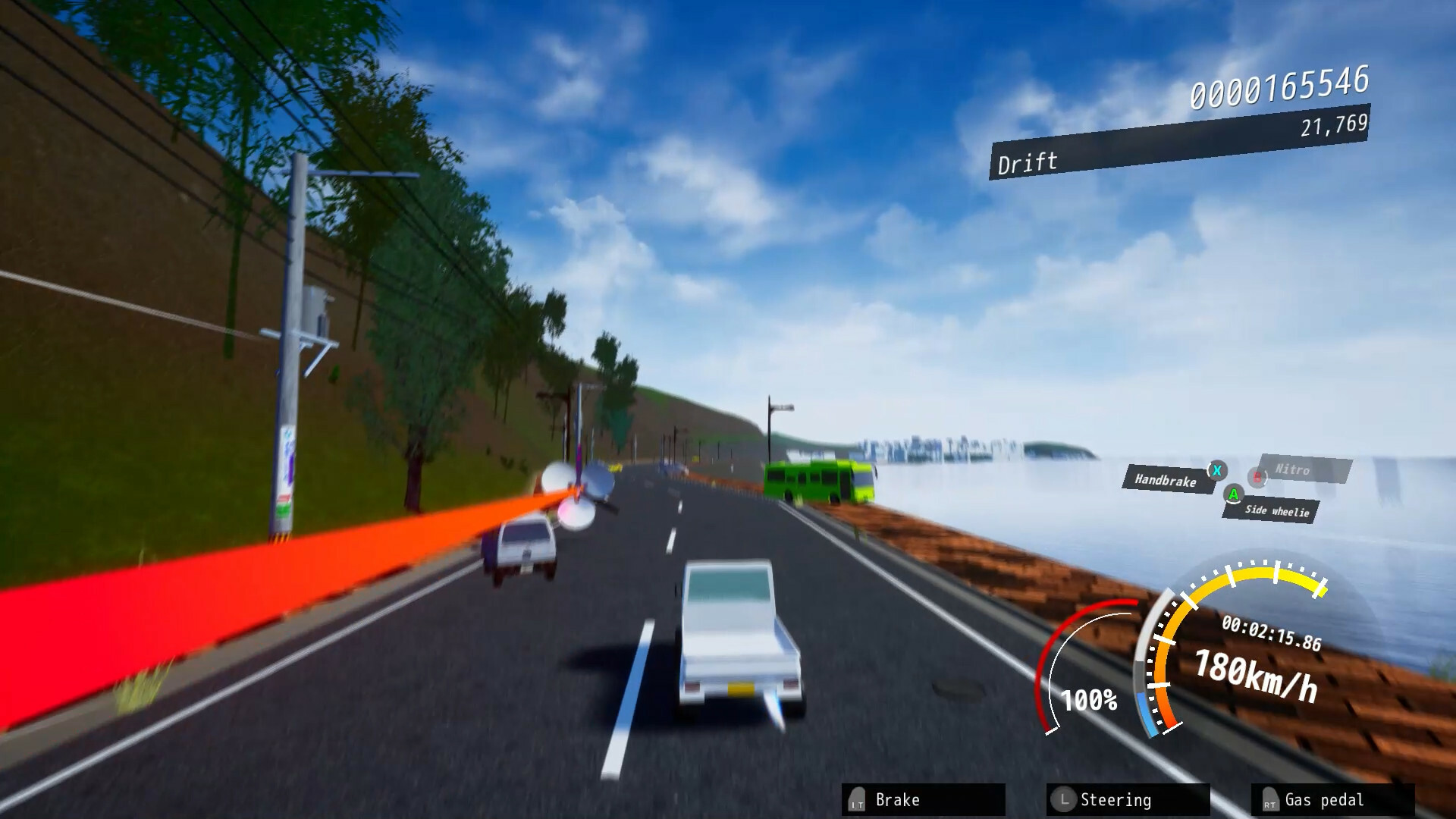This screenshot has width=1456, height=819.
Task: Click the Brake control button label
Action: (899, 799)
